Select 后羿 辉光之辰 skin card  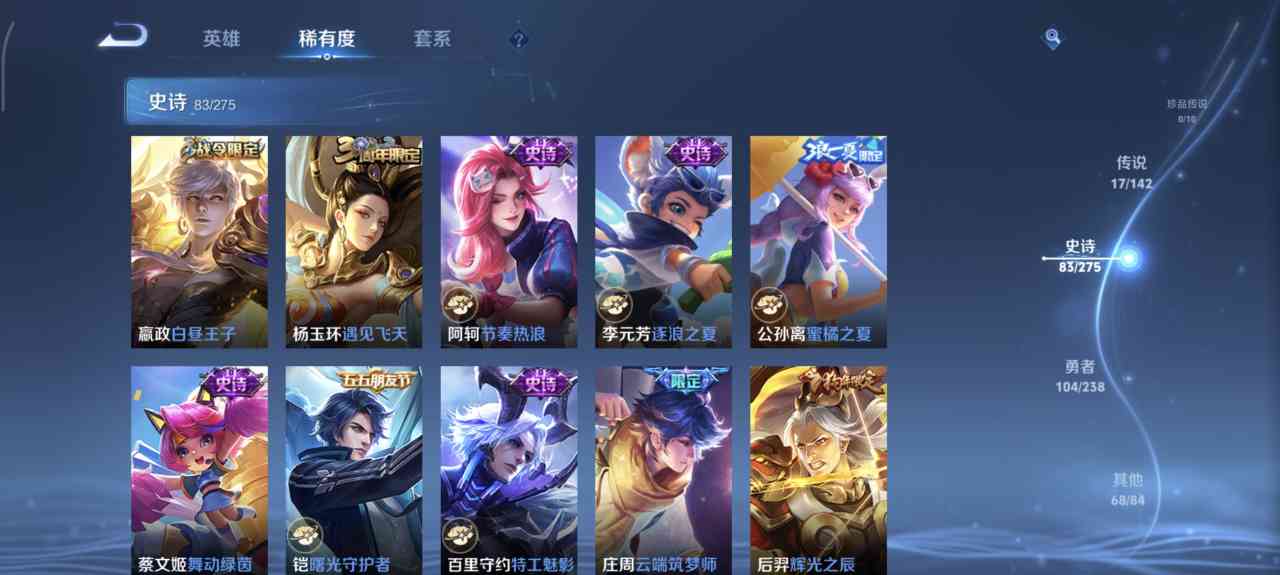tap(818, 470)
